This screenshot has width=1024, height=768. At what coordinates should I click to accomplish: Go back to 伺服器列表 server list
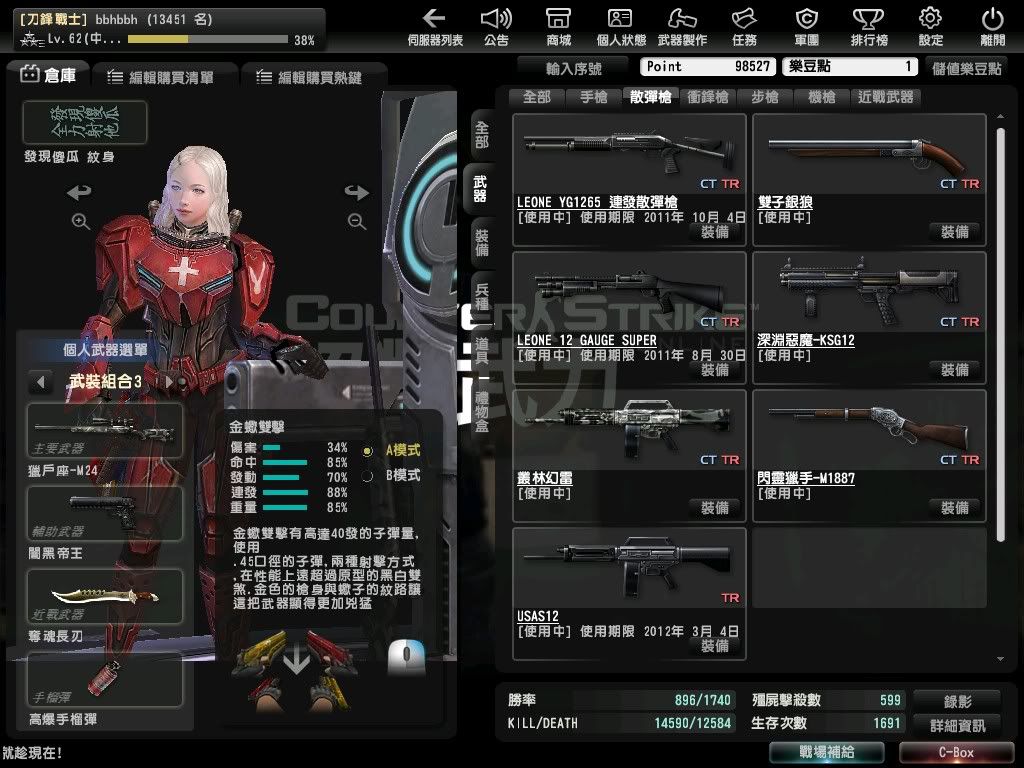[x=435, y=26]
